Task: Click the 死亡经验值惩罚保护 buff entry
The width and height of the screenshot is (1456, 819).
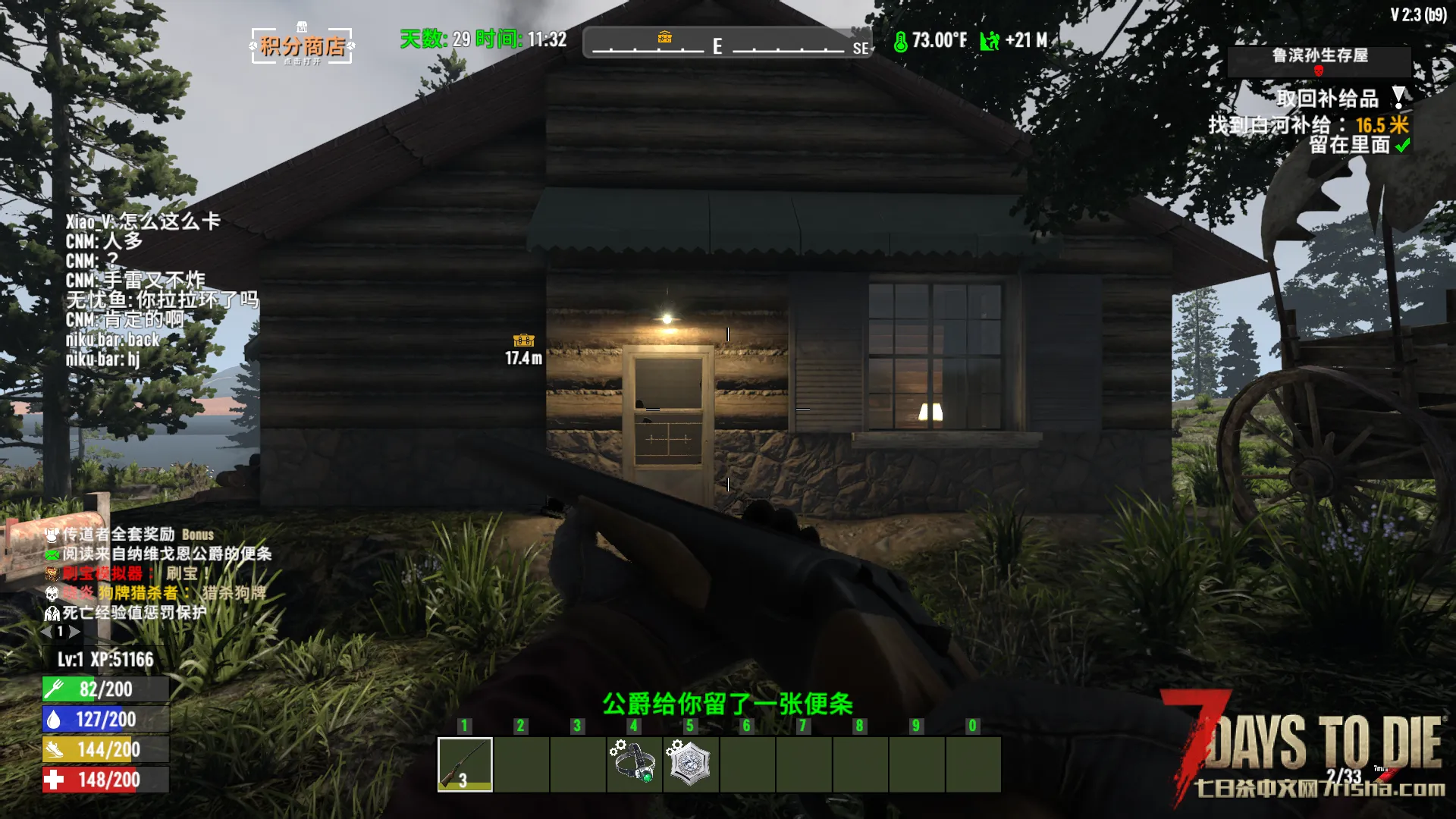Action: coord(126,613)
